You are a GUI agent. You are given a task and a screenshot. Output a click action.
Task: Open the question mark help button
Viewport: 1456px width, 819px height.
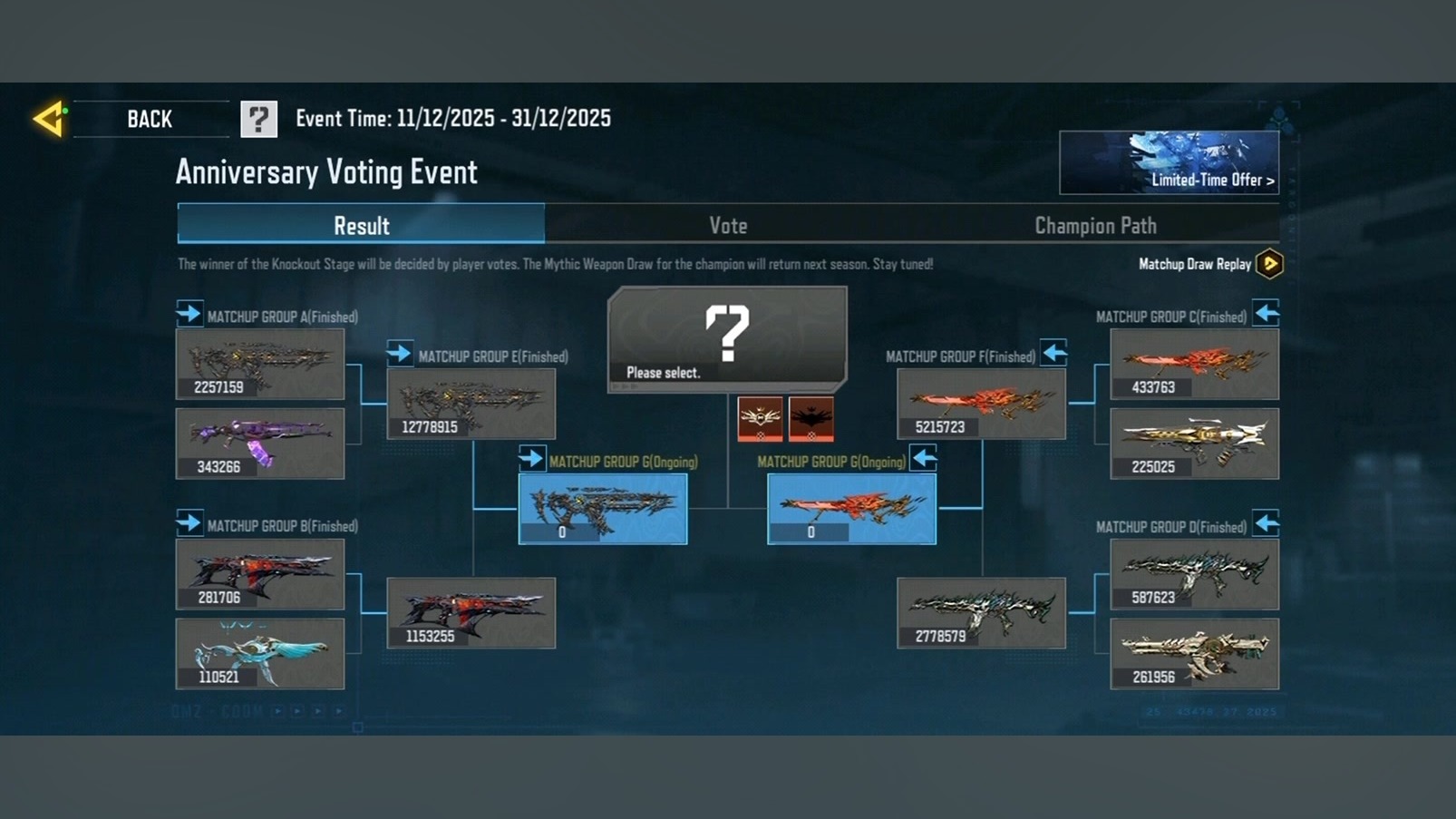click(x=258, y=119)
